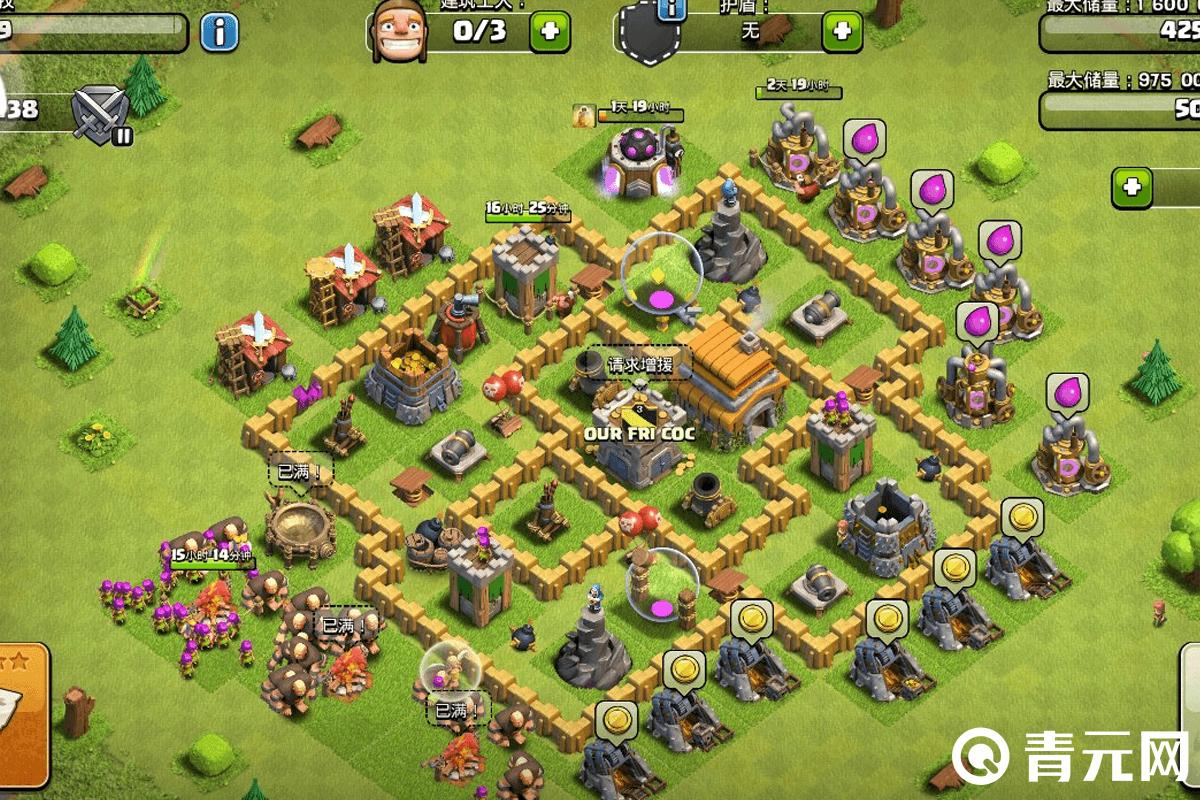The image size is (1200, 800).
Task: Buy gems using the right-edge plus button
Action: coord(1133,187)
